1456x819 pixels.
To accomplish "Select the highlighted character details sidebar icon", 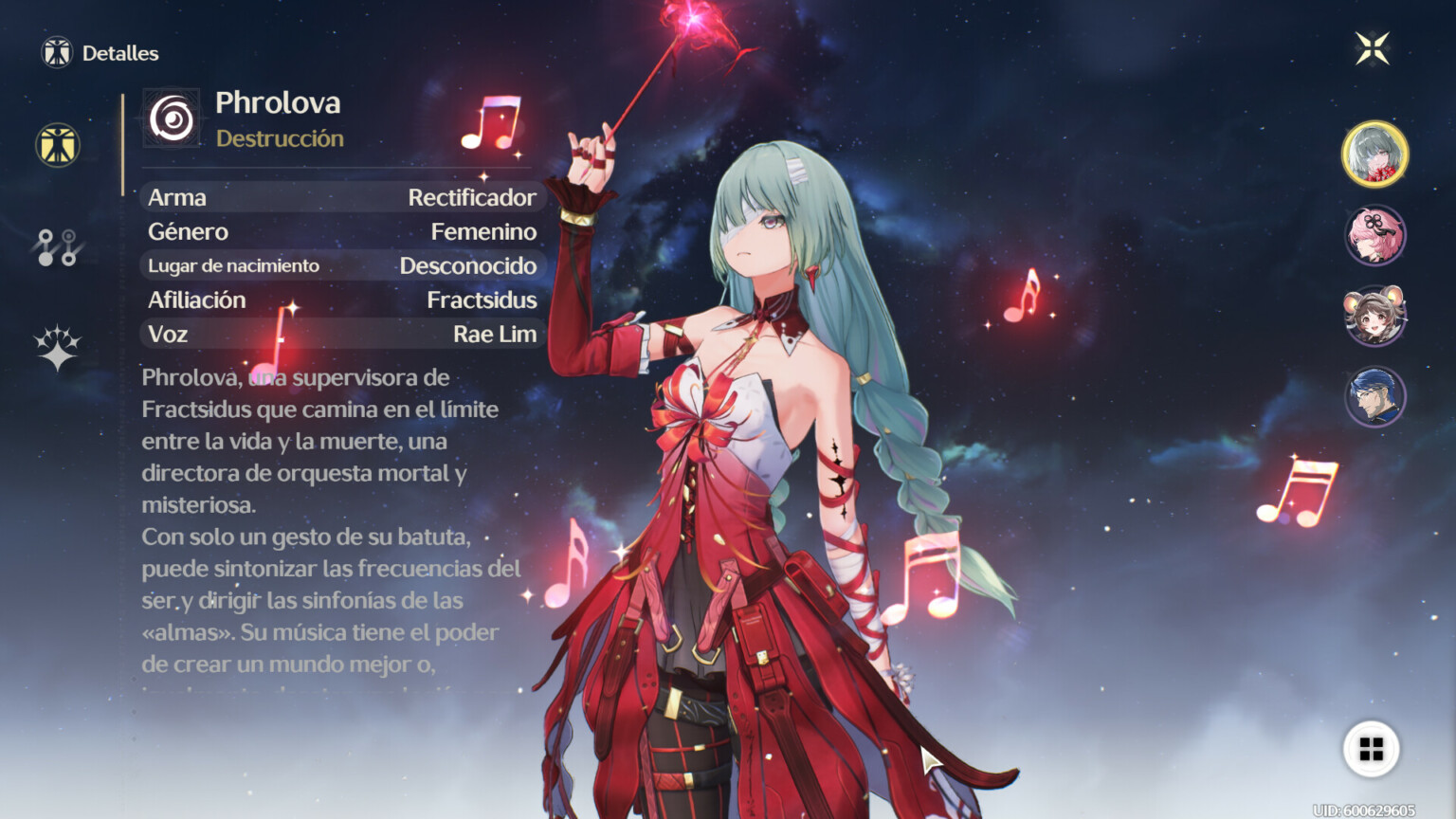I will pyautogui.click(x=57, y=144).
